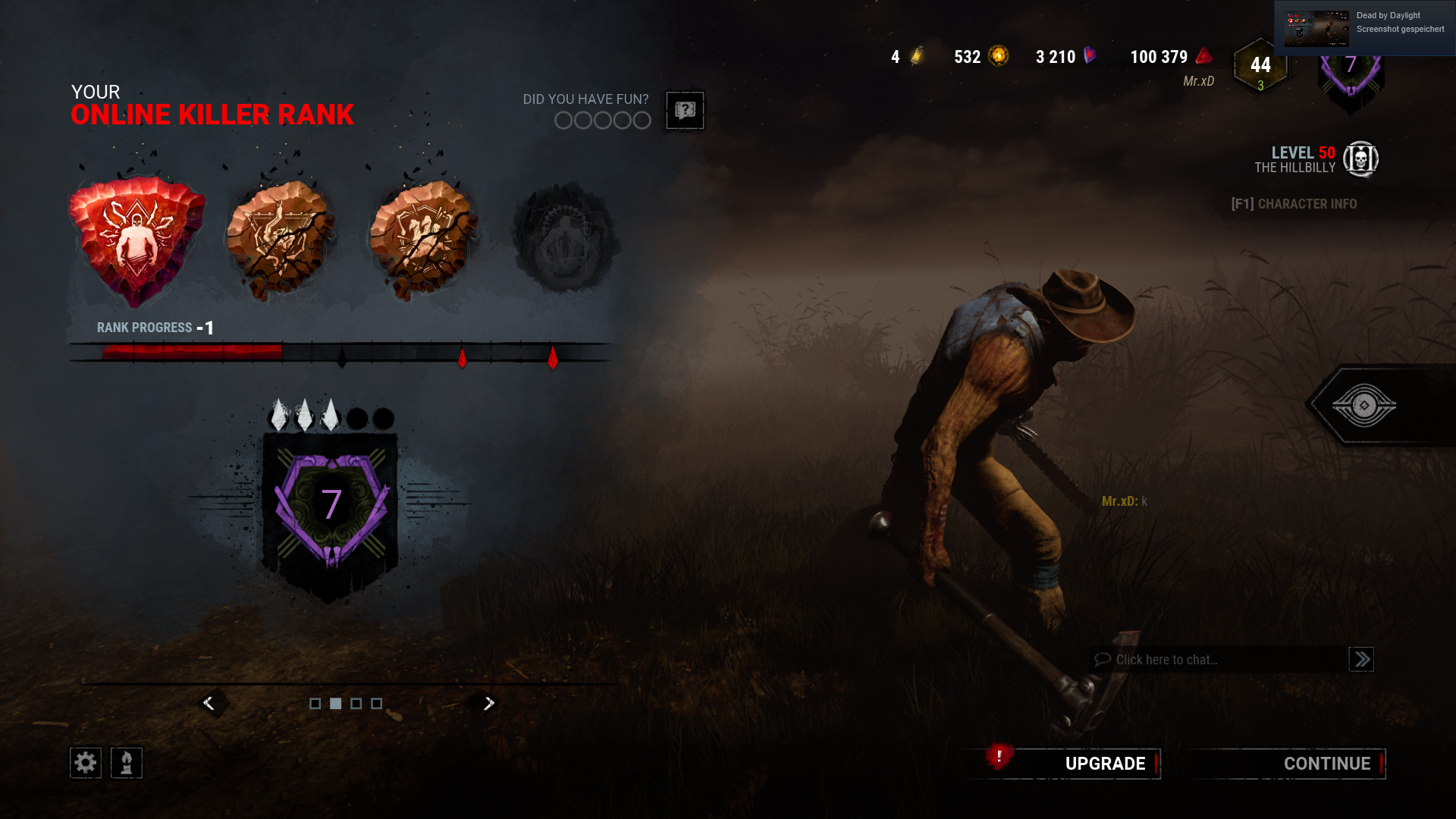Switch to the fourth page indicator square
Image resolution: width=1456 pixels, height=819 pixels.
[x=376, y=704]
